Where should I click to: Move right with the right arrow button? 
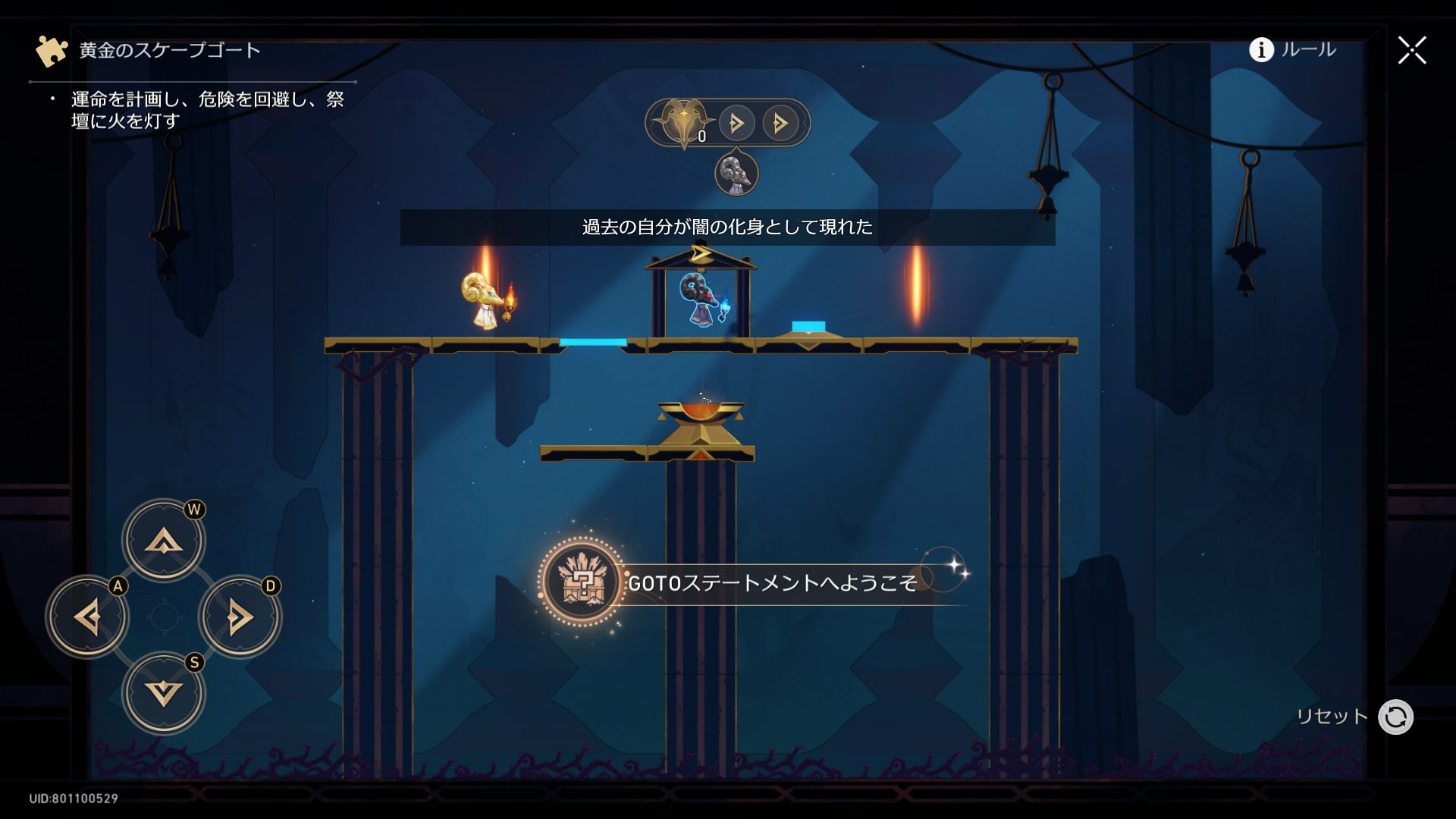[x=240, y=617]
